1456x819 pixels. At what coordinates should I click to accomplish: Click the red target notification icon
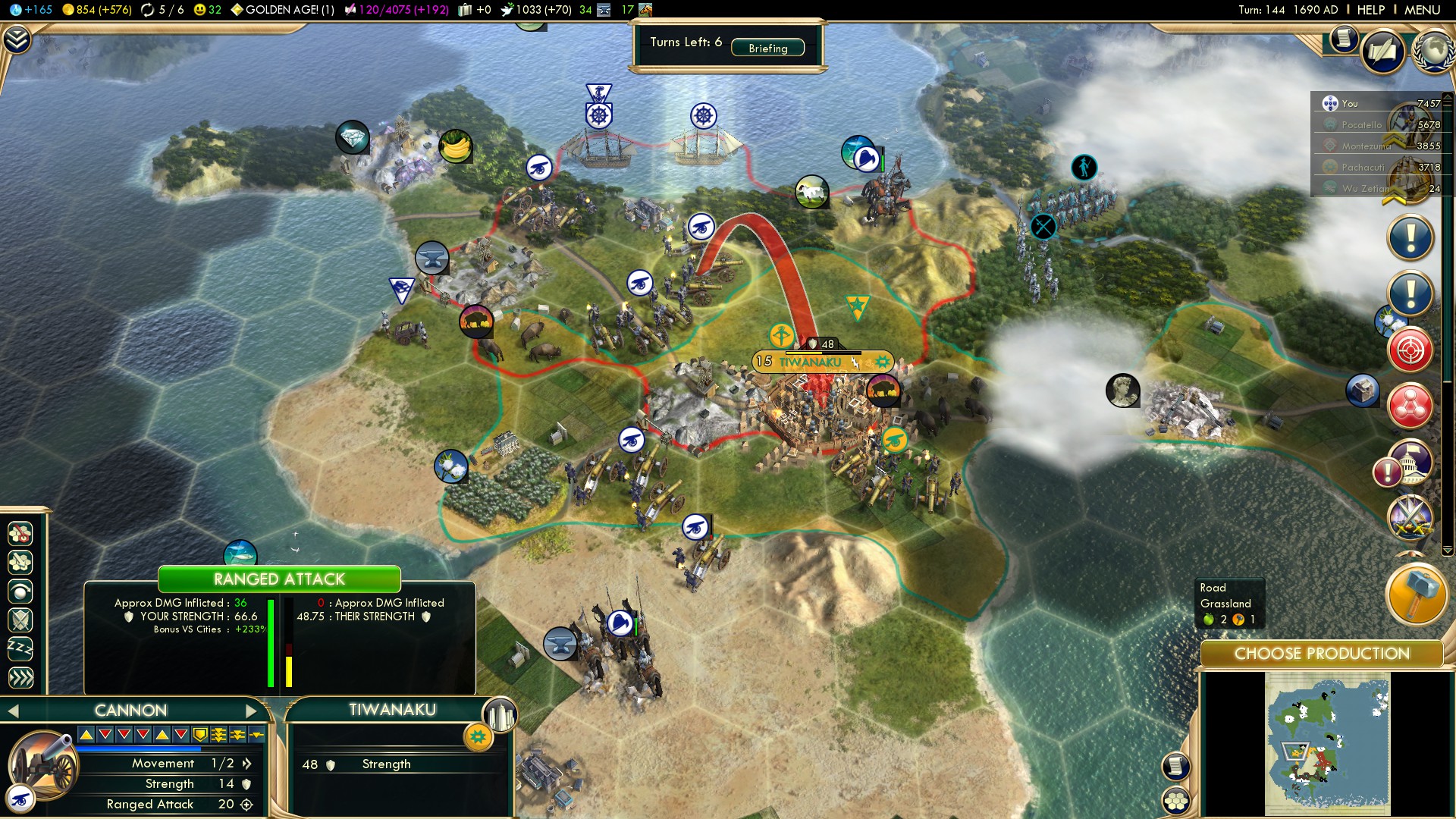pyautogui.click(x=1410, y=350)
